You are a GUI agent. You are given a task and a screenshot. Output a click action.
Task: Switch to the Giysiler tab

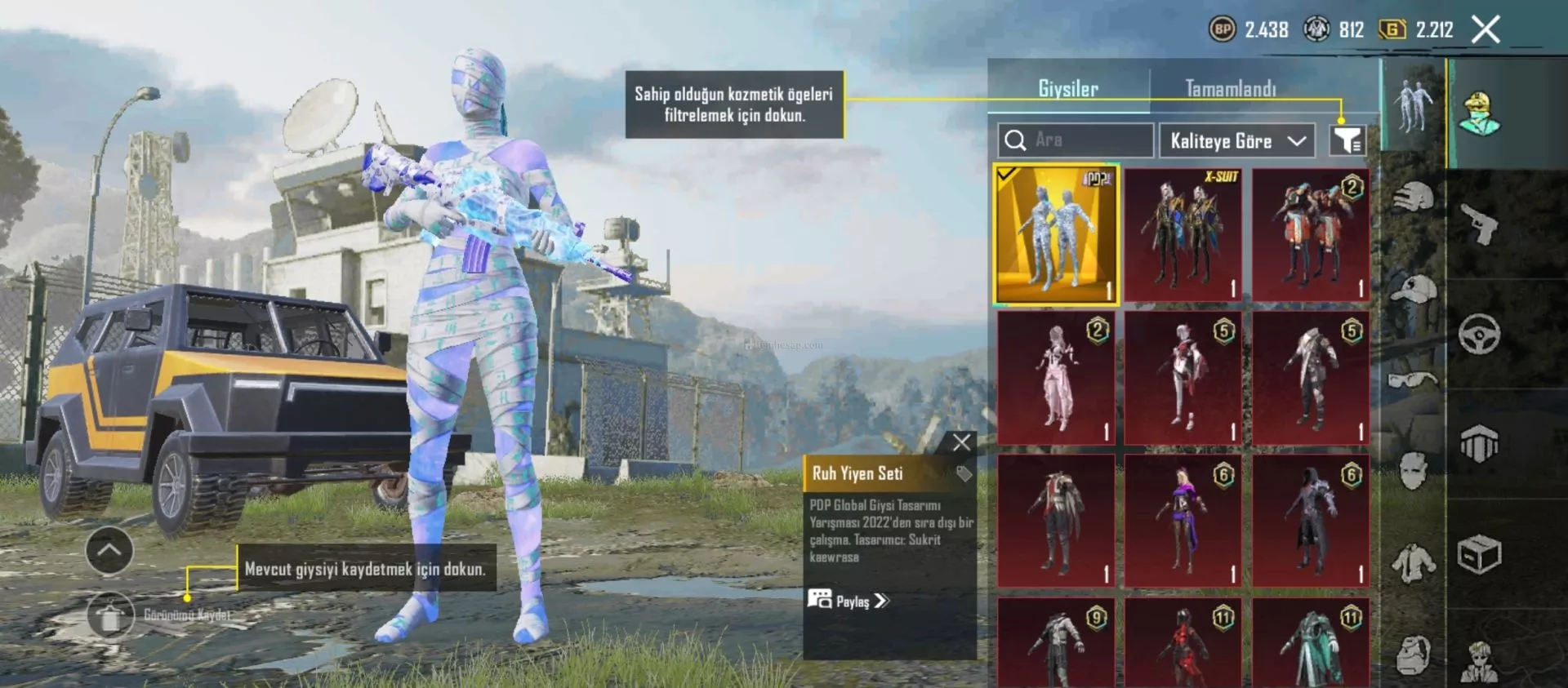1067,89
